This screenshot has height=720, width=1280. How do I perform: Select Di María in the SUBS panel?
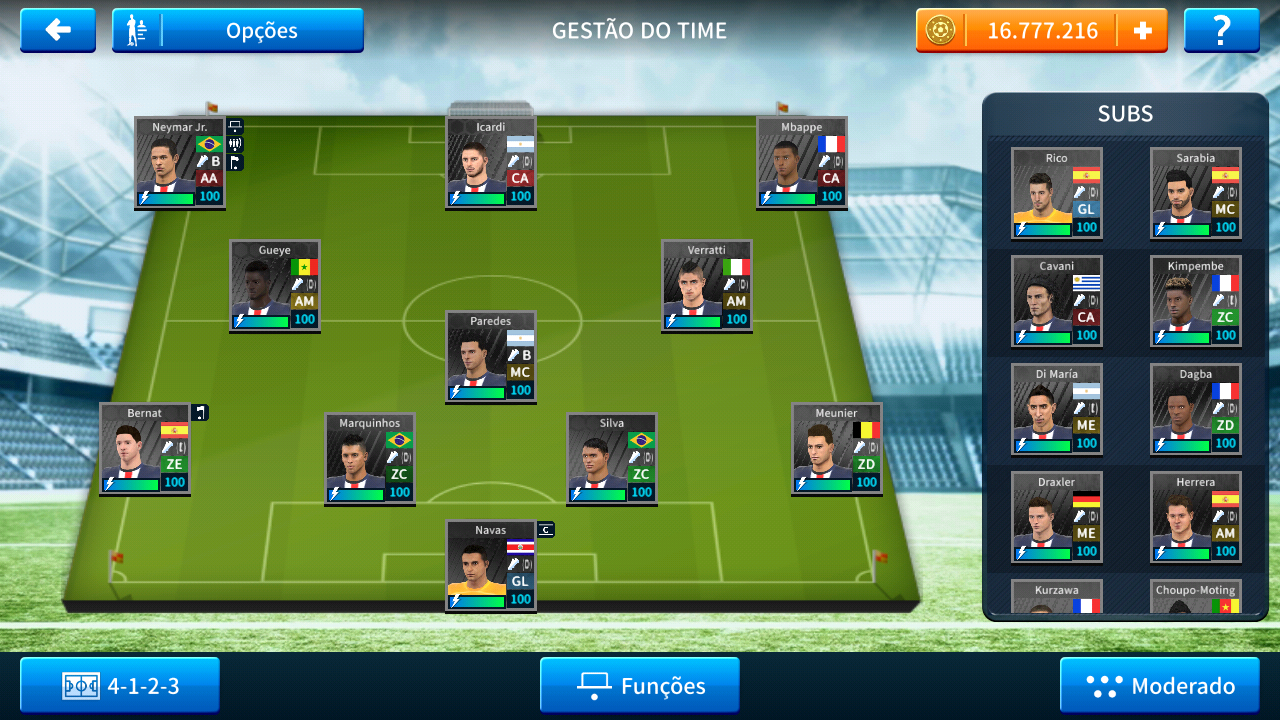point(1057,409)
